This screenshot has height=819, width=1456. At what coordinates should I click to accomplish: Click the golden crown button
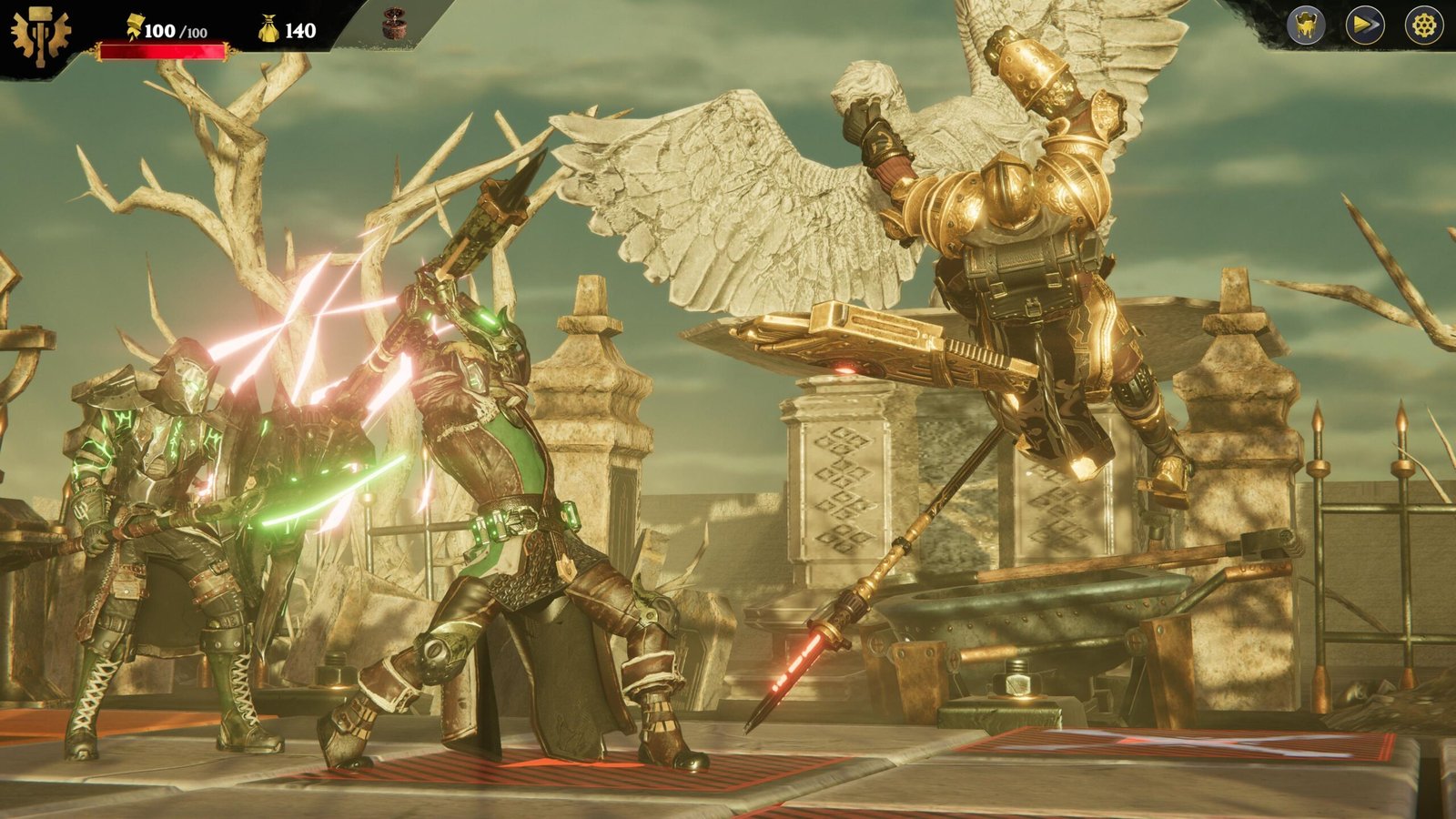pos(1306,26)
